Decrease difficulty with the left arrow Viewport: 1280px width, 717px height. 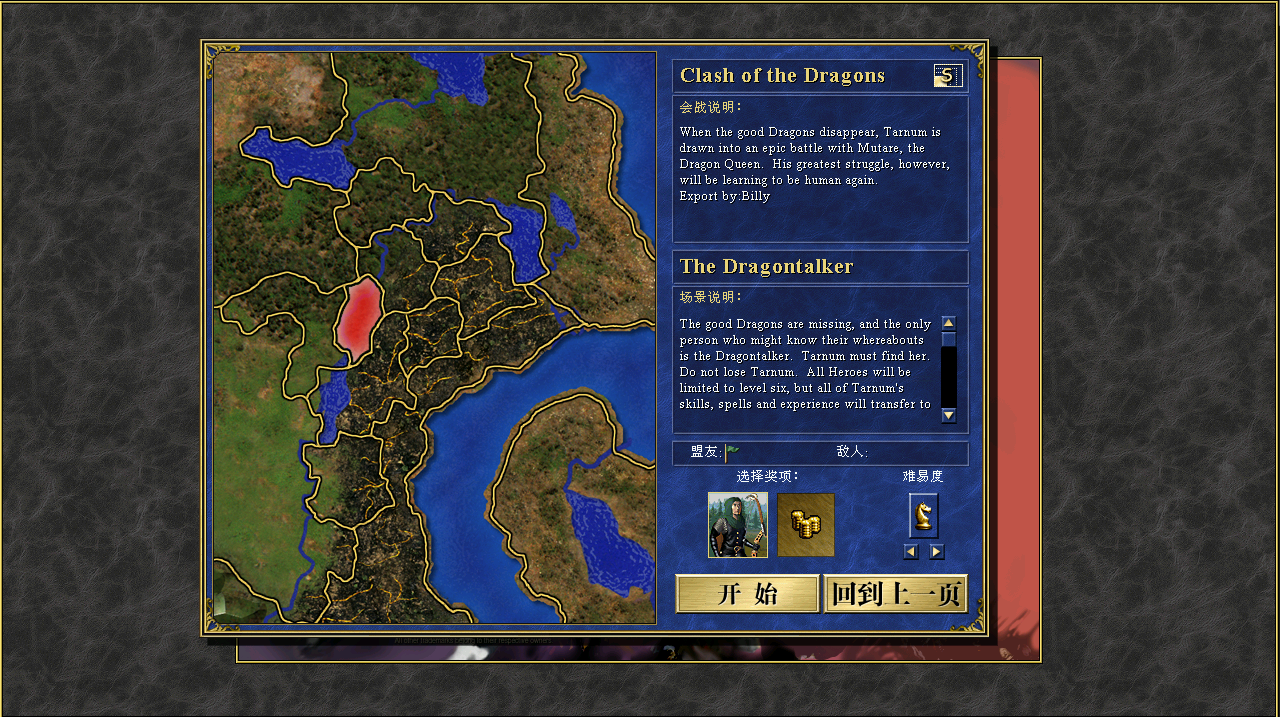(910, 551)
